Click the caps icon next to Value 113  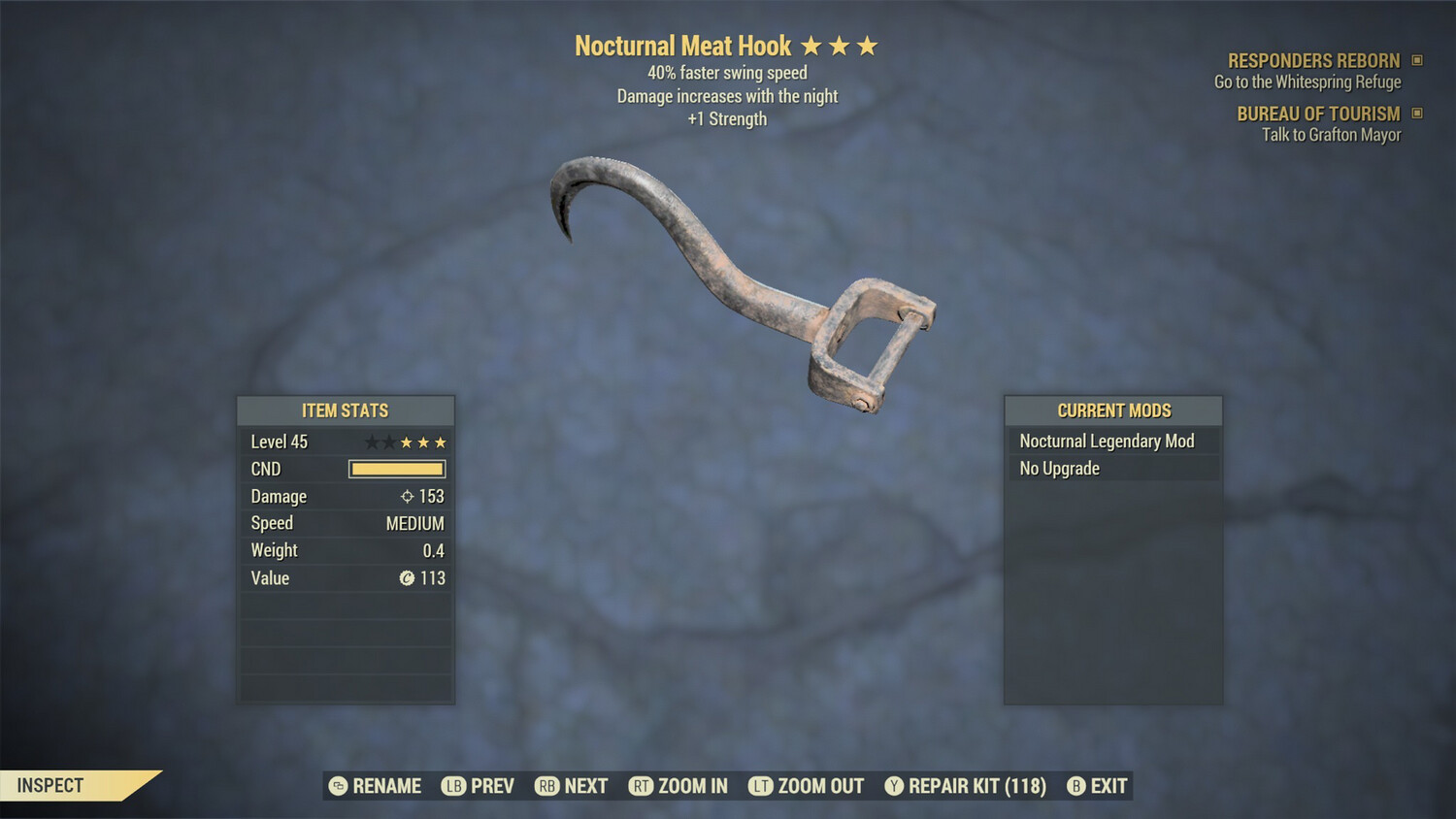[407, 578]
